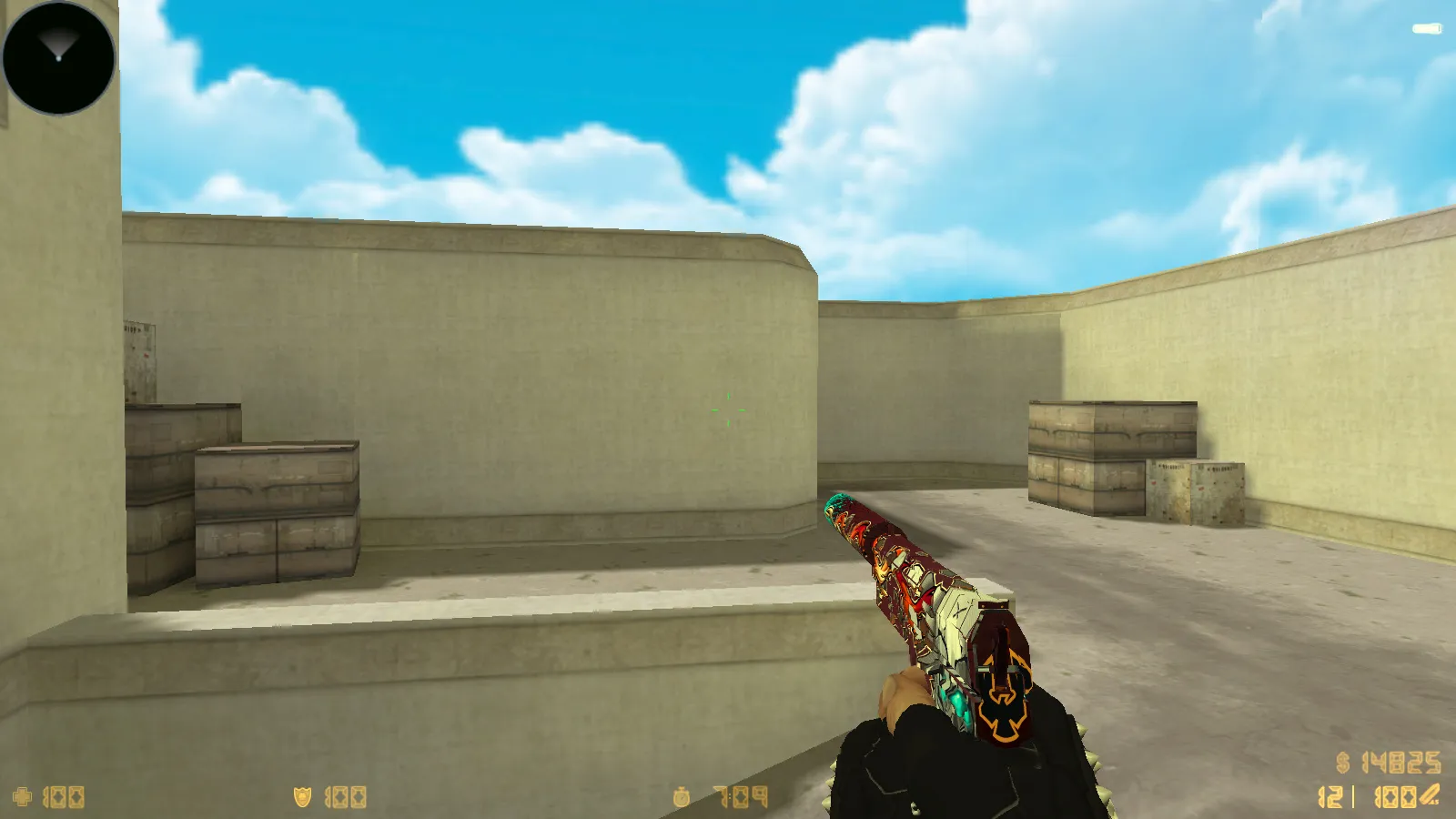The height and width of the screenshot is (819, 1456).
Task: Click the green crosshair at screen center
Action: pos(728,409)
